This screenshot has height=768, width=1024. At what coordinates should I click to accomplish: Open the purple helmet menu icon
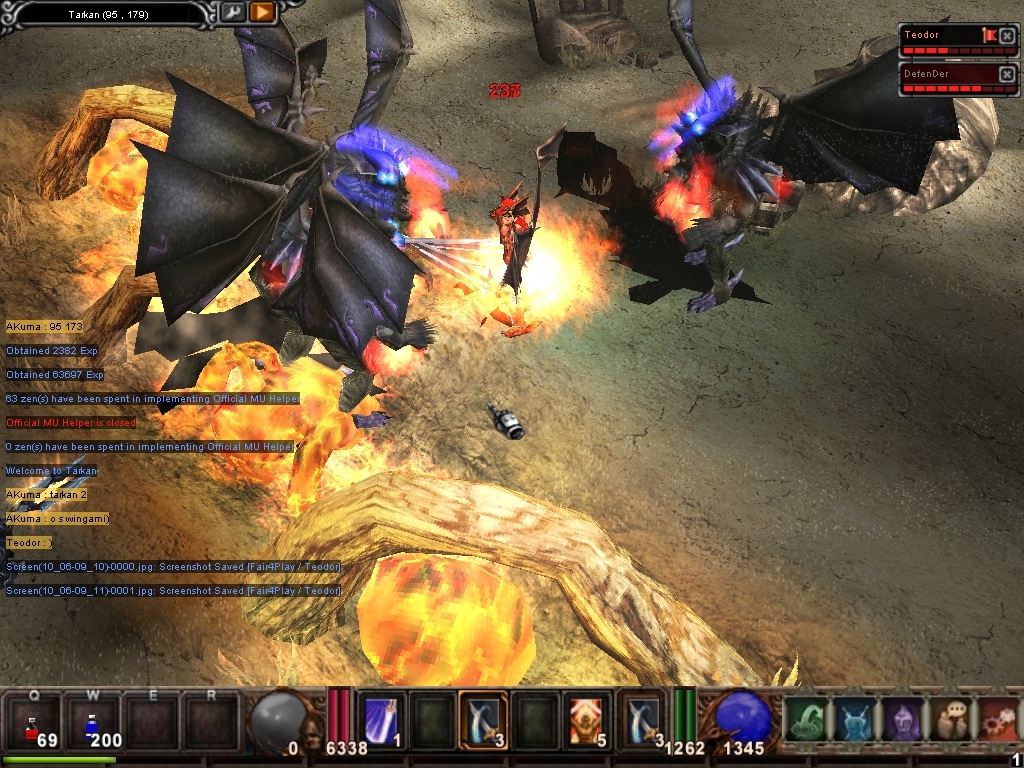pyautogui.click(x=901, y=720)
